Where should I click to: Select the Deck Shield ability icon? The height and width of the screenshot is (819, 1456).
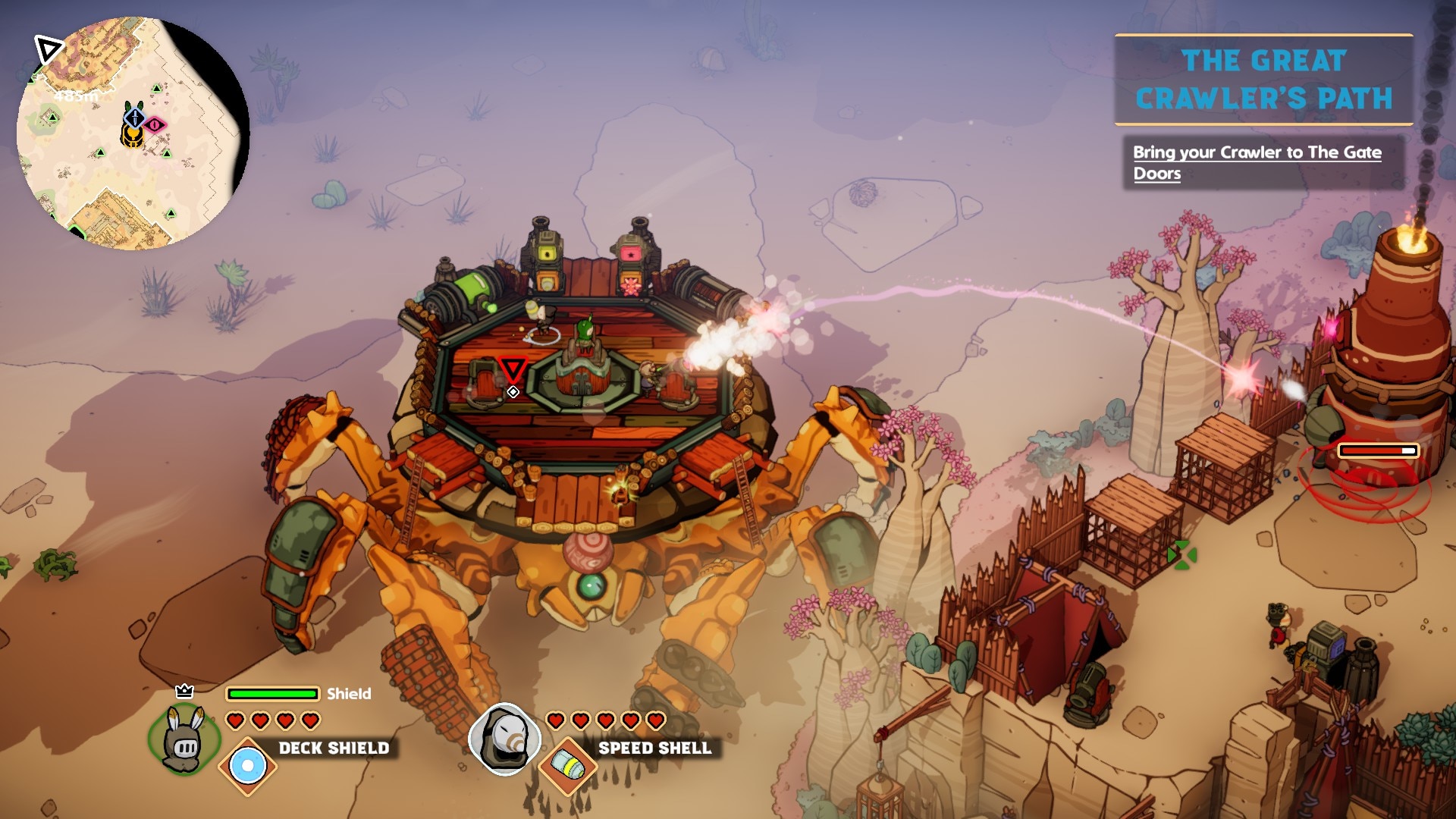247,766
